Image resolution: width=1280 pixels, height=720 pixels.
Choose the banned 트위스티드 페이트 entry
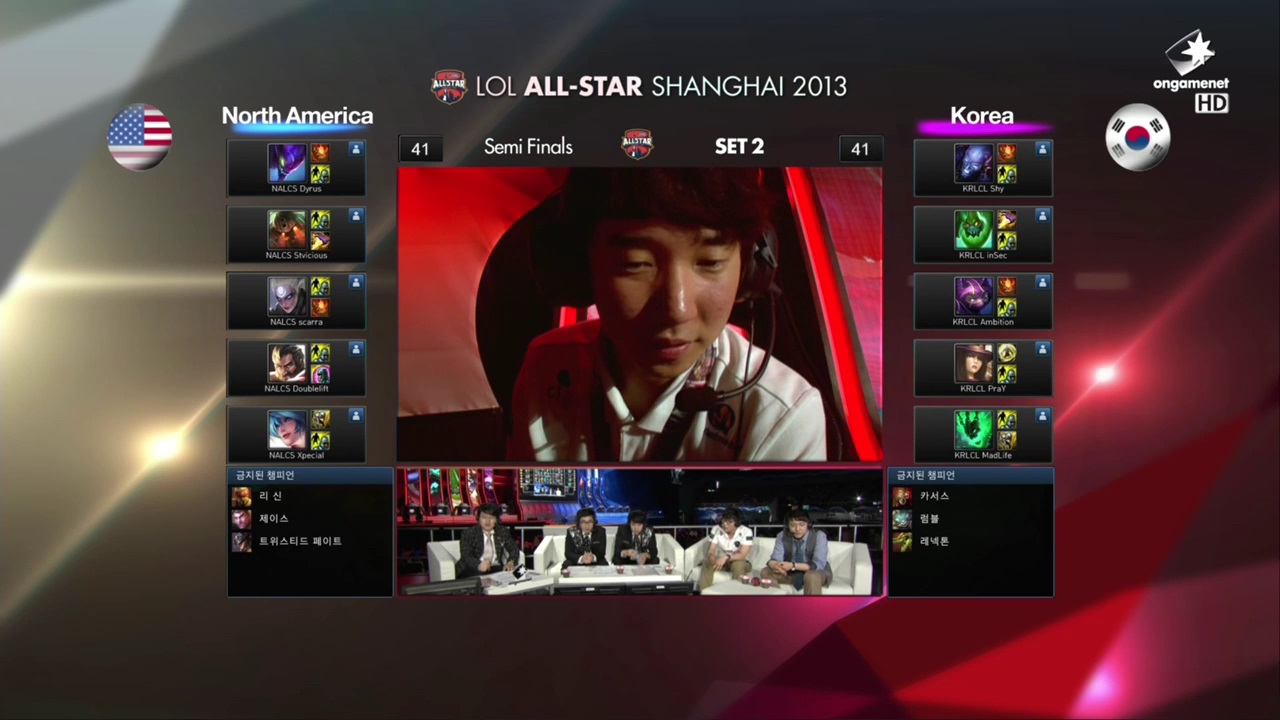pos(299,542)
